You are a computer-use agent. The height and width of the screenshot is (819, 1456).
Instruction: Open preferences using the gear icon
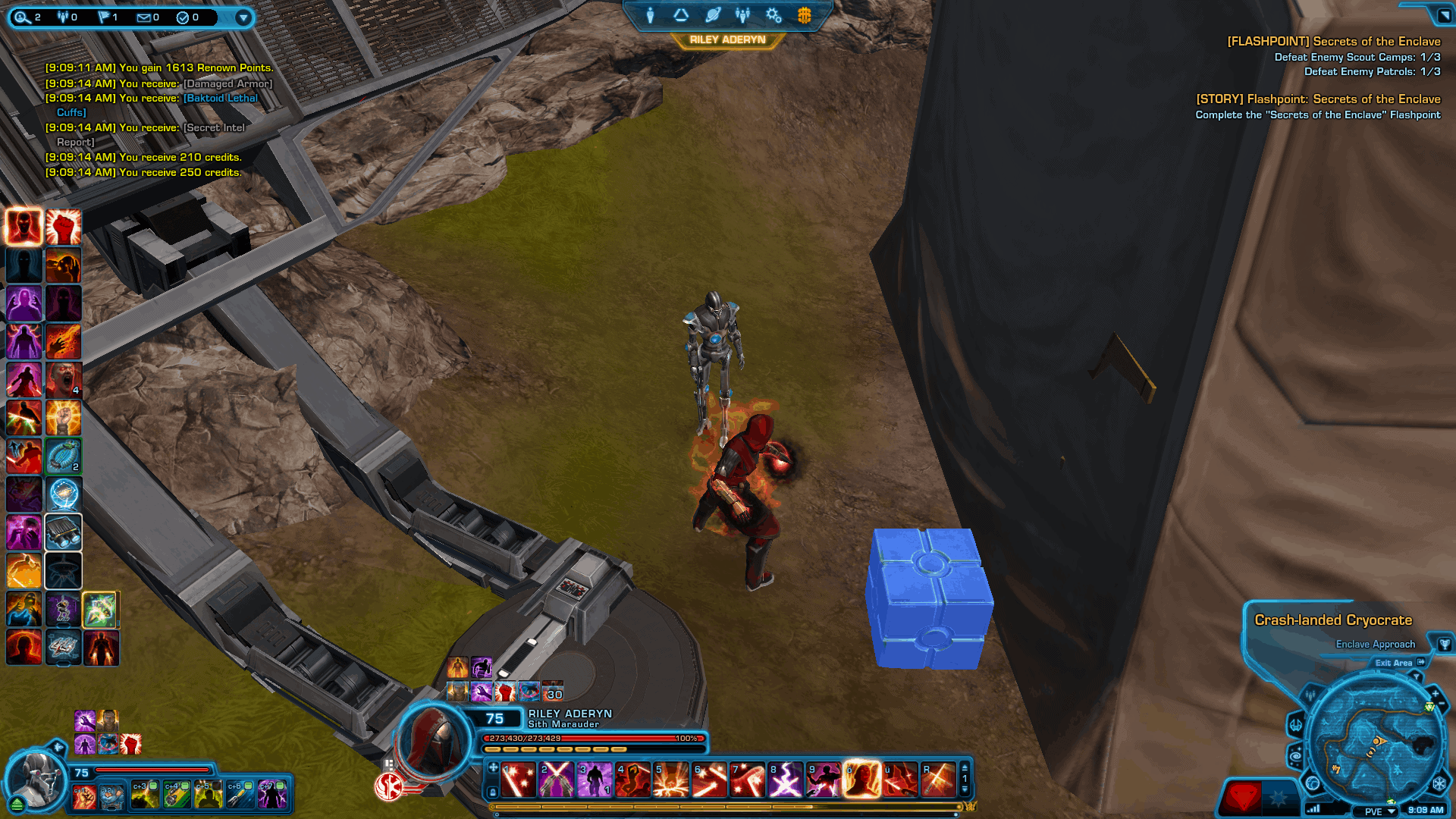tap(772, 15)
